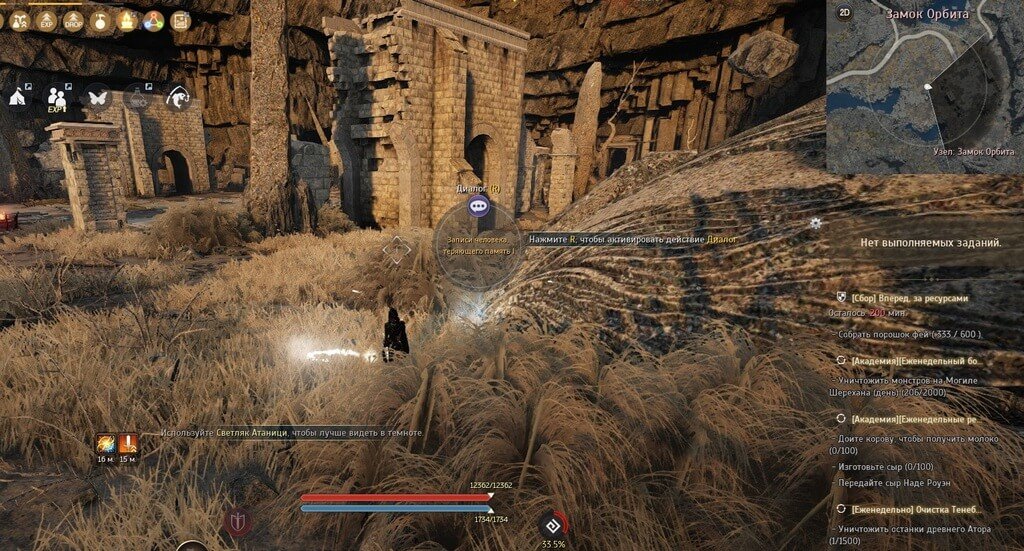
Task: Open the minimap of Замок Орбита
Action: tap(925, 95)
